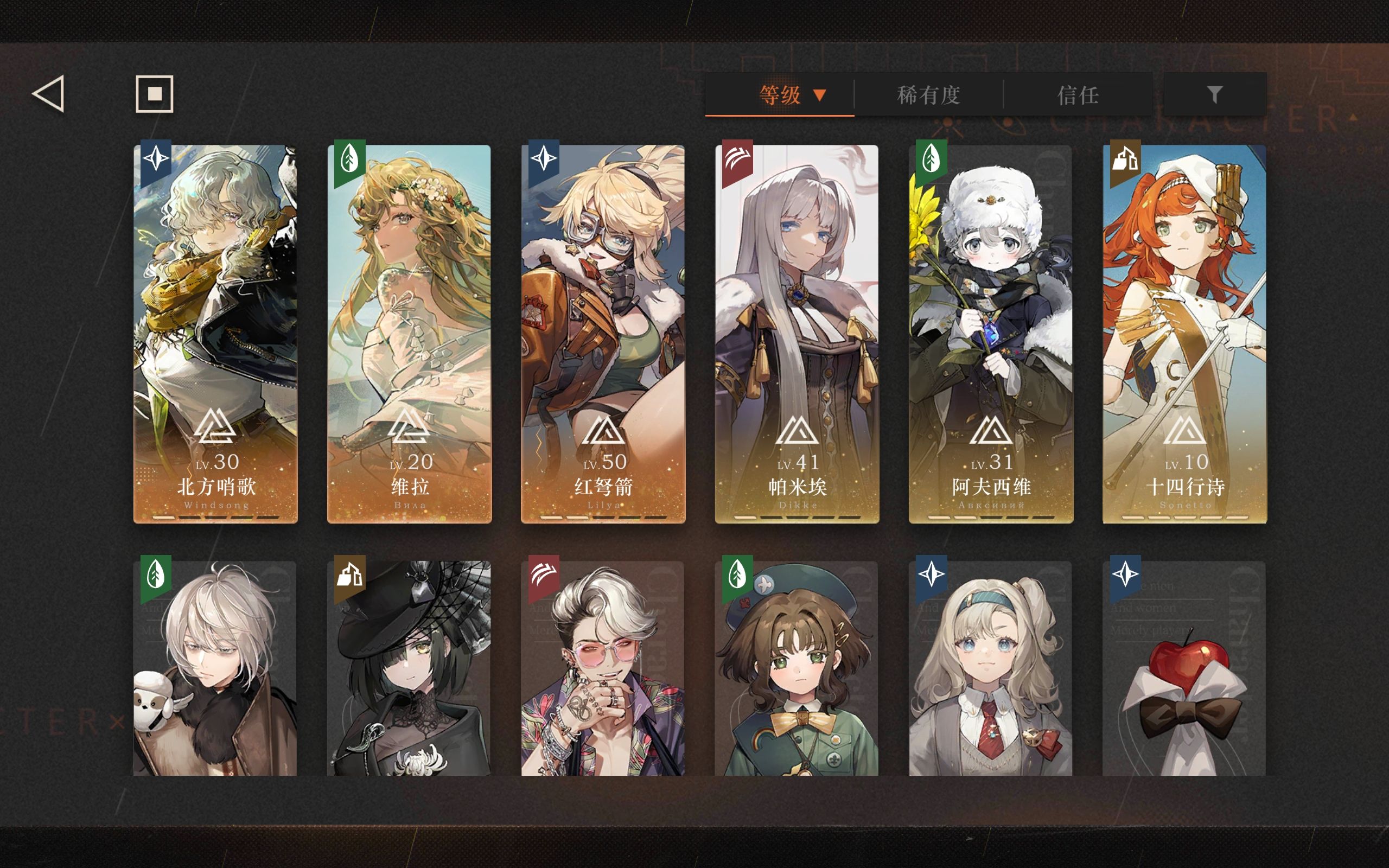Pick the 阿夫西维 level 31 card
This screenshot has width=1389, height=868.
pos(991,333)
